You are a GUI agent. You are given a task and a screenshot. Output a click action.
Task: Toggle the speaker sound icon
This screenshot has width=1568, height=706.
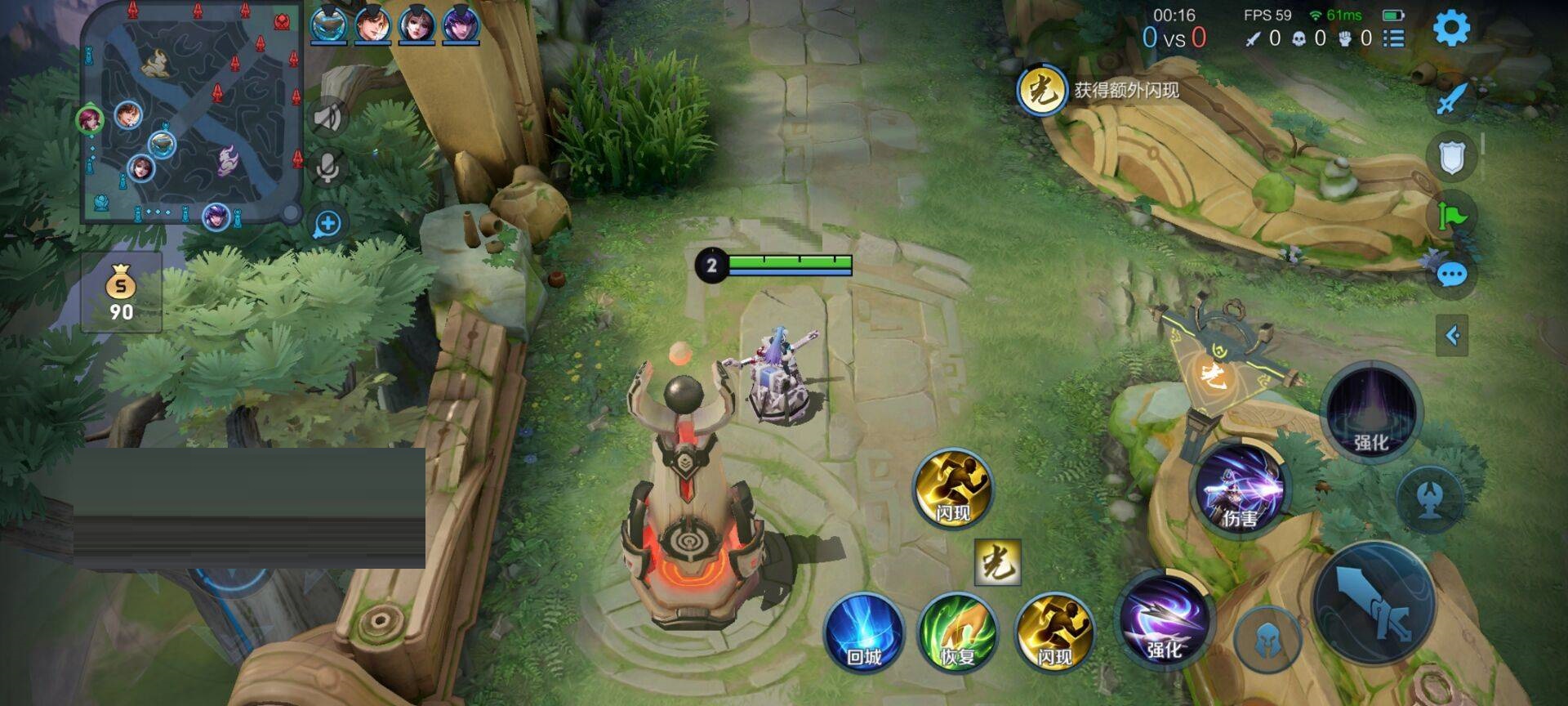[x=328, y=117]
